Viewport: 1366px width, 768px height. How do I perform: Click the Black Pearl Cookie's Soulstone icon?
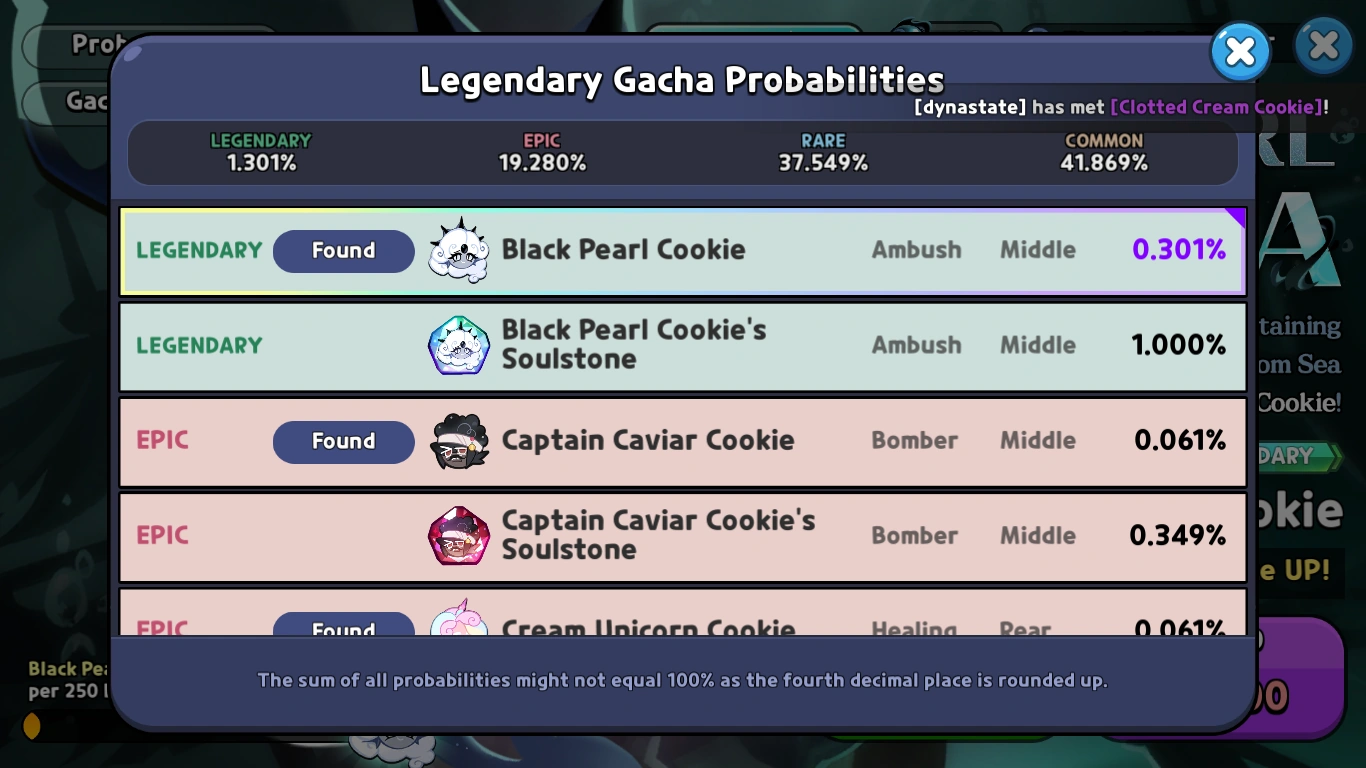459,345
